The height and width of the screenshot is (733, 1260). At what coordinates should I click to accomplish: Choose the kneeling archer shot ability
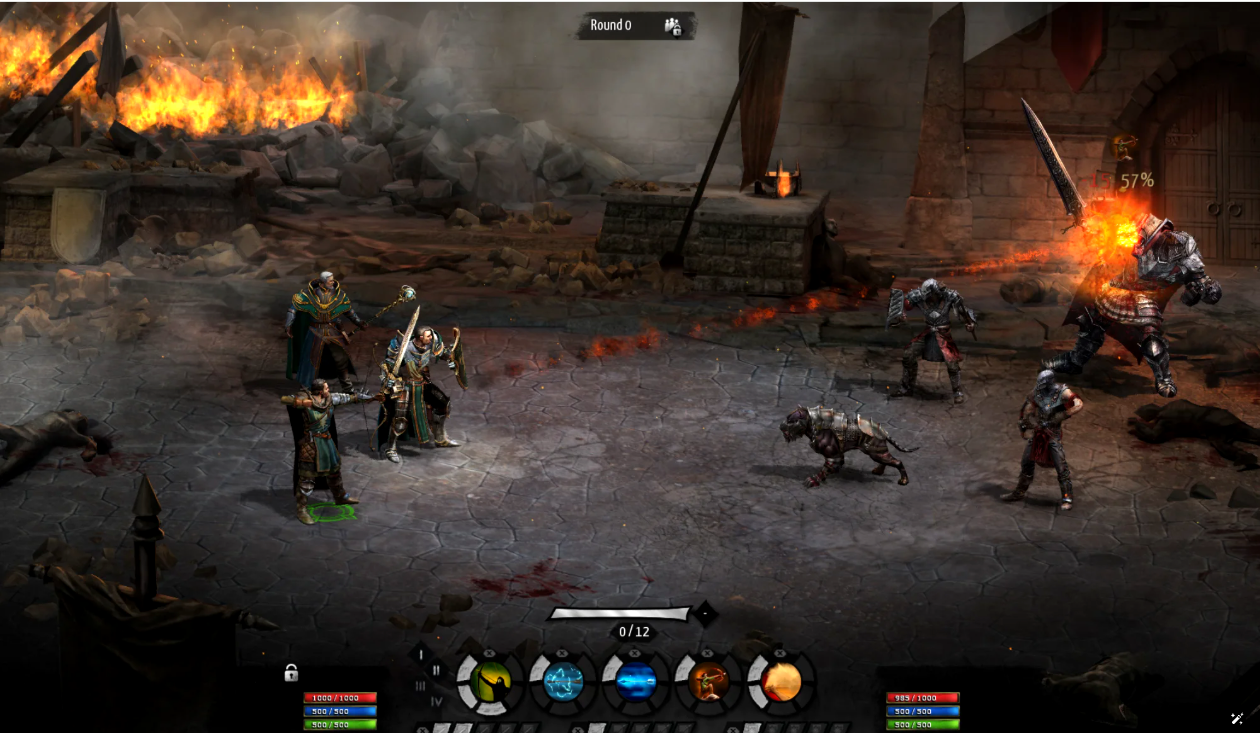click(708, 683)
